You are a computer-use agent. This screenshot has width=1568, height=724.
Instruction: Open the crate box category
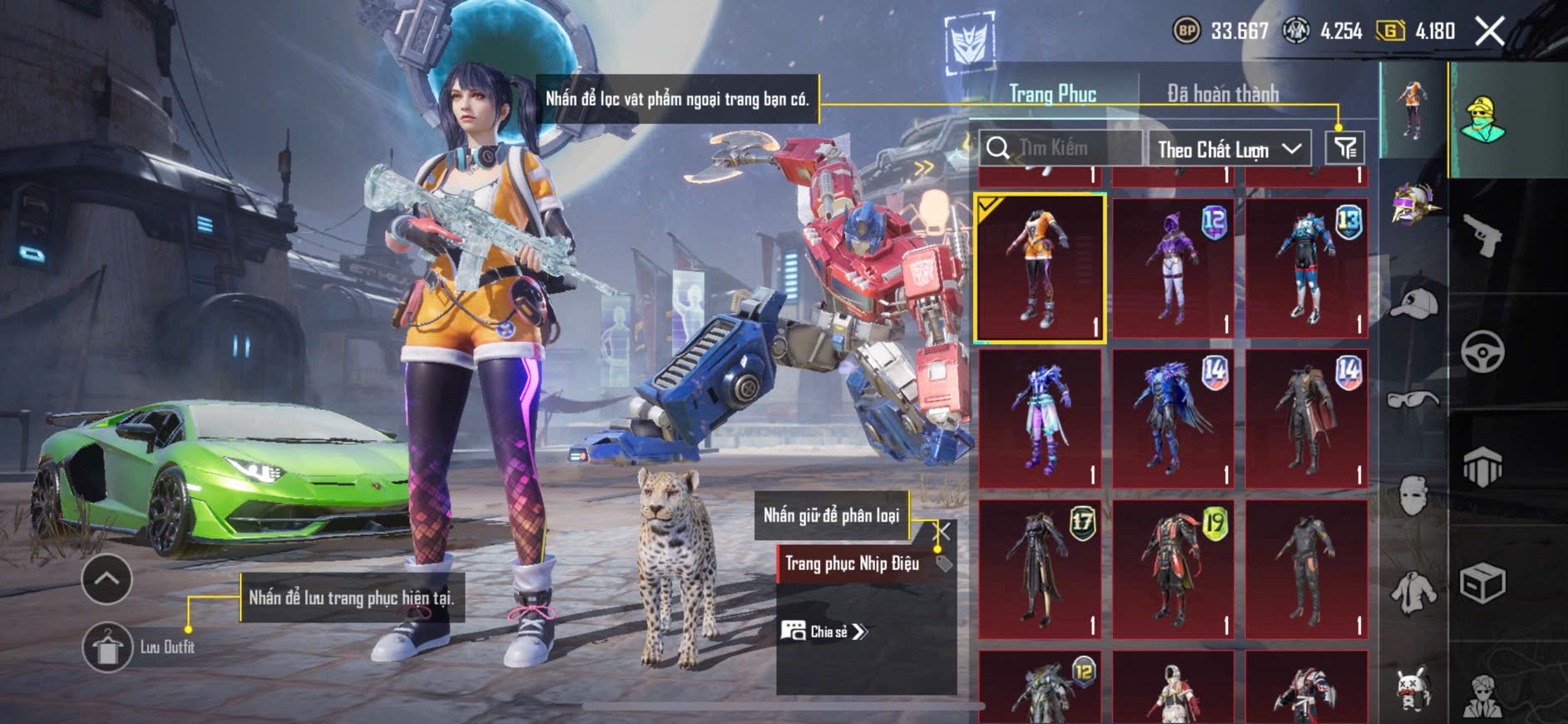pos(1482,583)
